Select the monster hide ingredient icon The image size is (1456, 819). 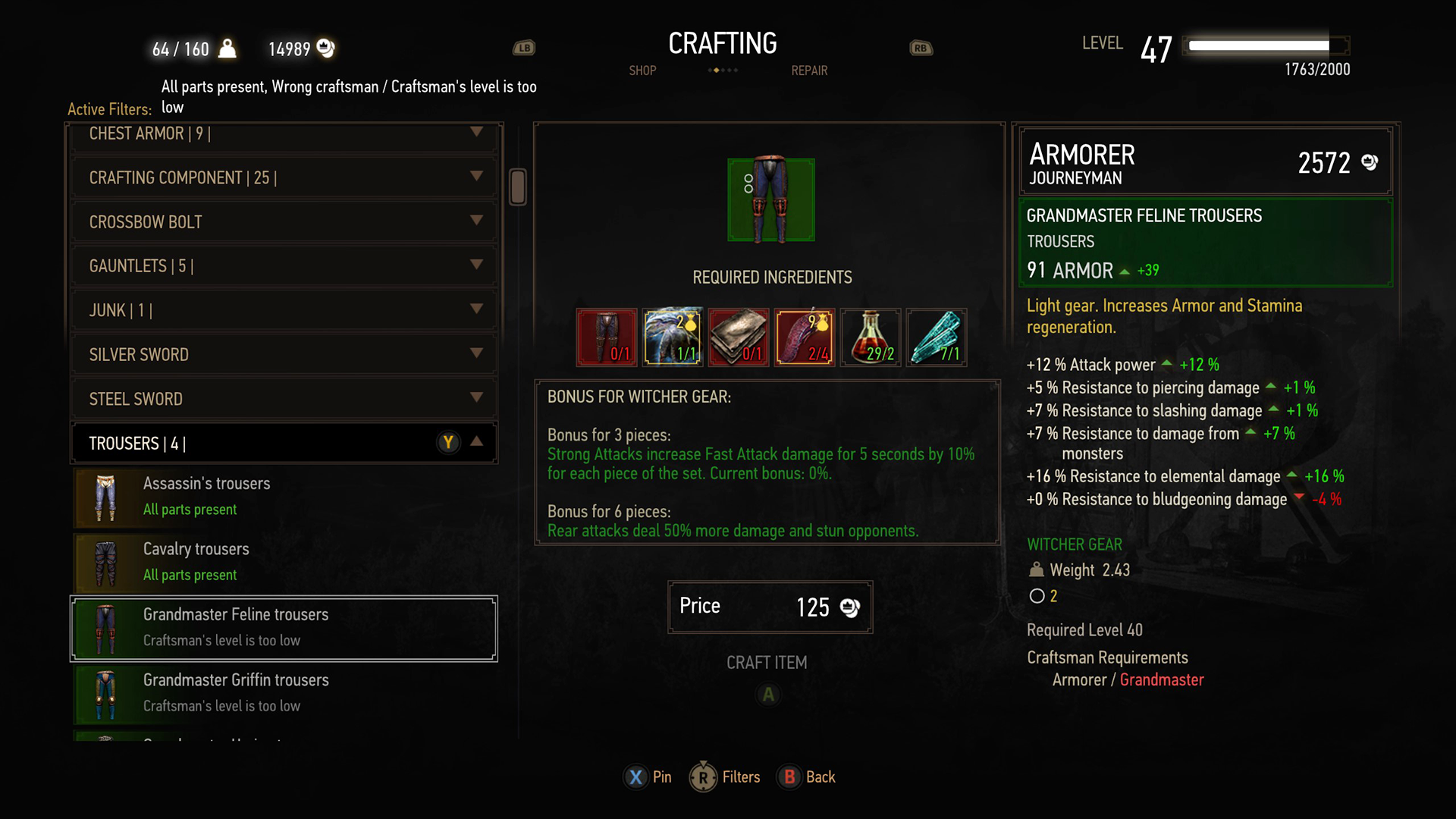pos(672,337)
